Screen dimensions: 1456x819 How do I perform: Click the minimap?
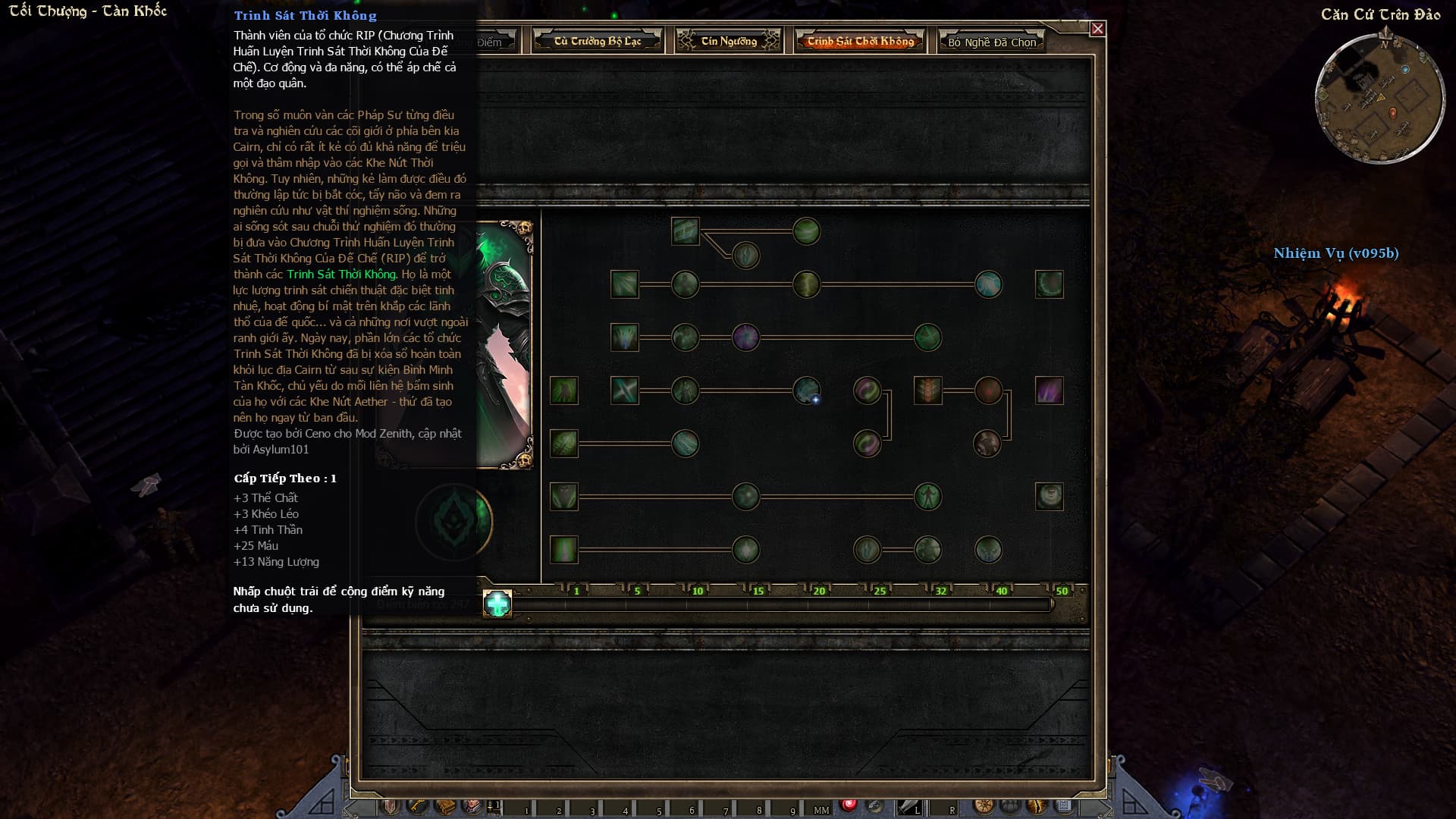click(x=1379, y=99)
